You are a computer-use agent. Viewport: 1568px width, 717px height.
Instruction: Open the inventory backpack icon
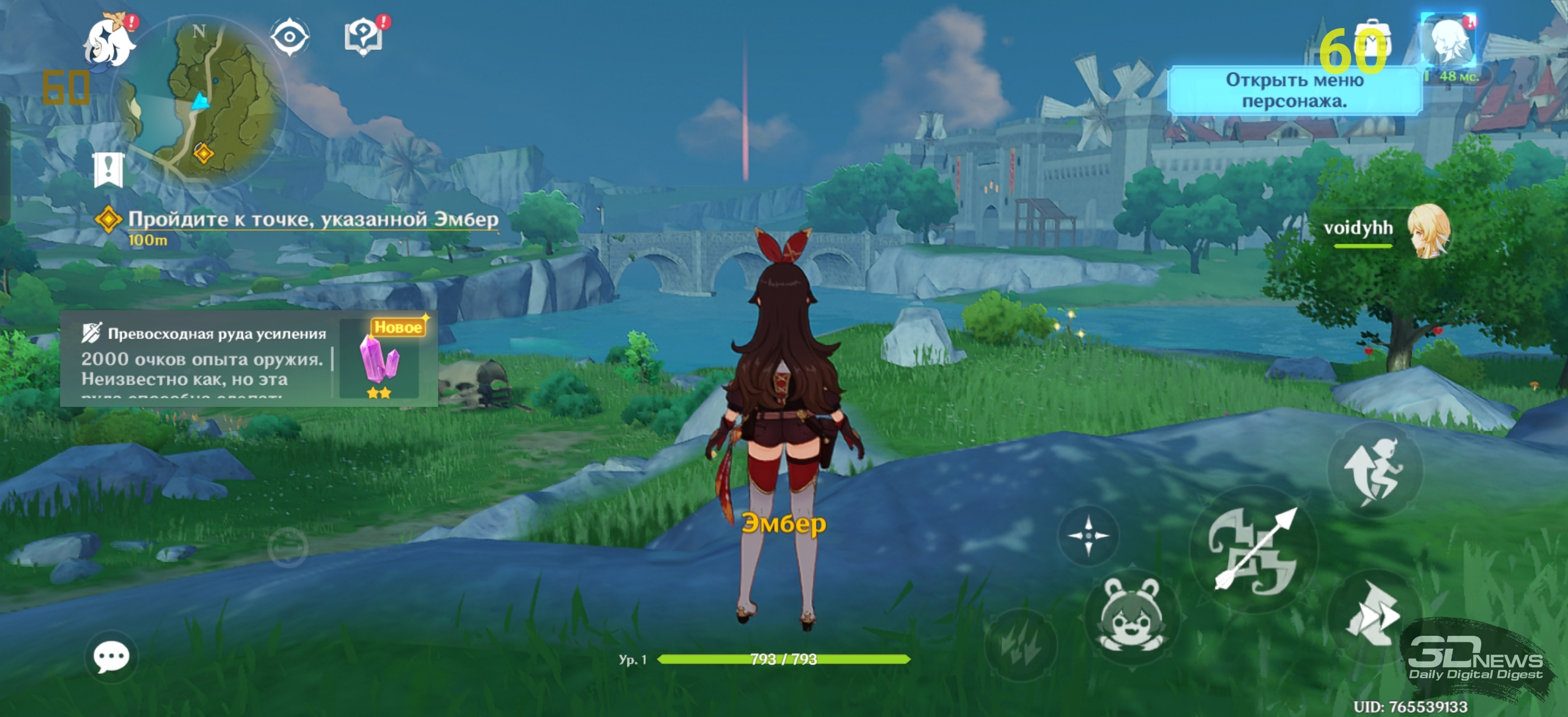tap(1371, 44)
